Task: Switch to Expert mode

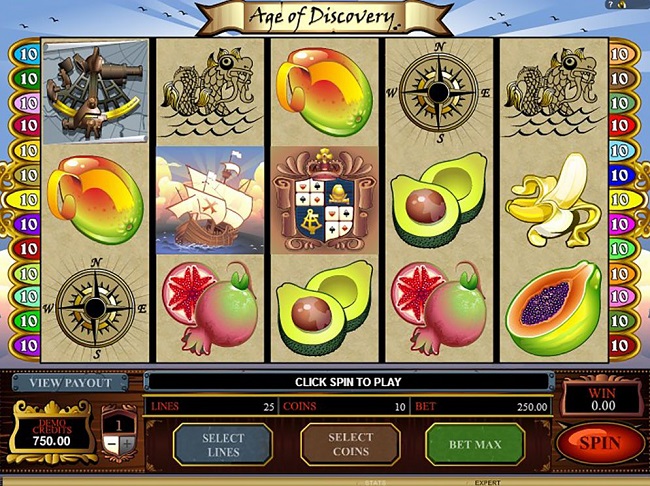Action: (487, 482)
